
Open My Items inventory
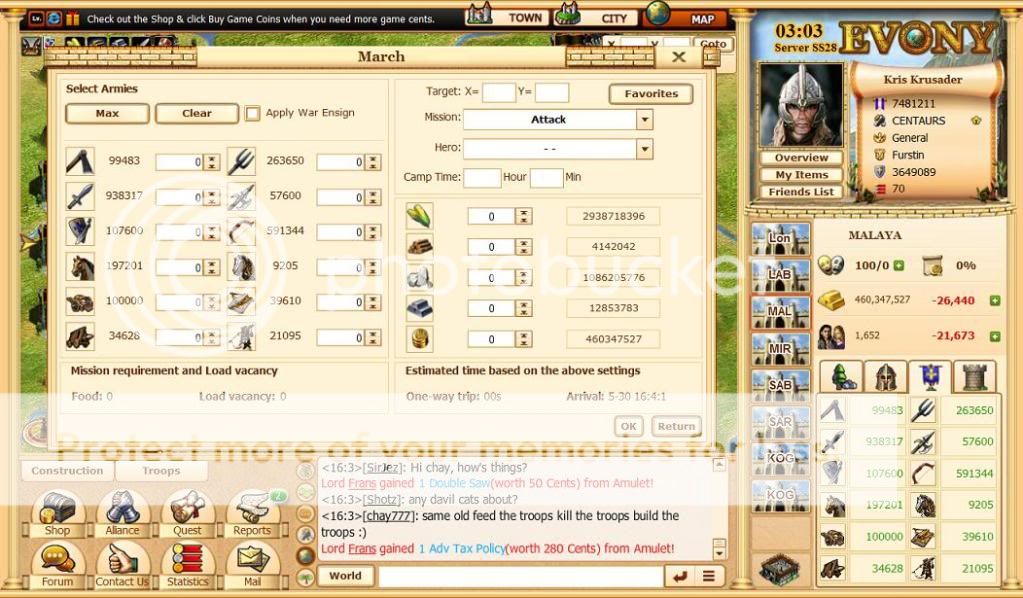[x=801, y=175]
